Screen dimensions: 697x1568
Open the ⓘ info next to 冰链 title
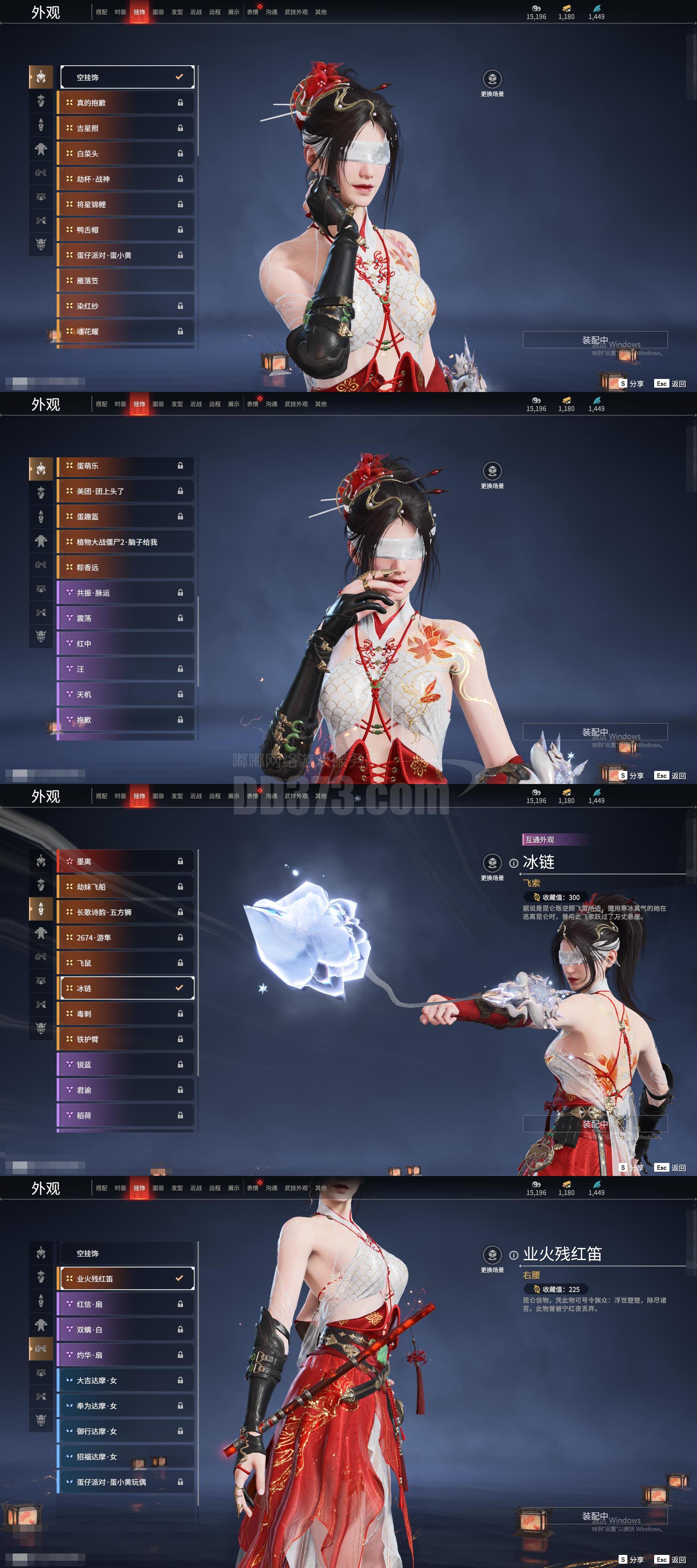pyautogui.click(x=514, y=863)
